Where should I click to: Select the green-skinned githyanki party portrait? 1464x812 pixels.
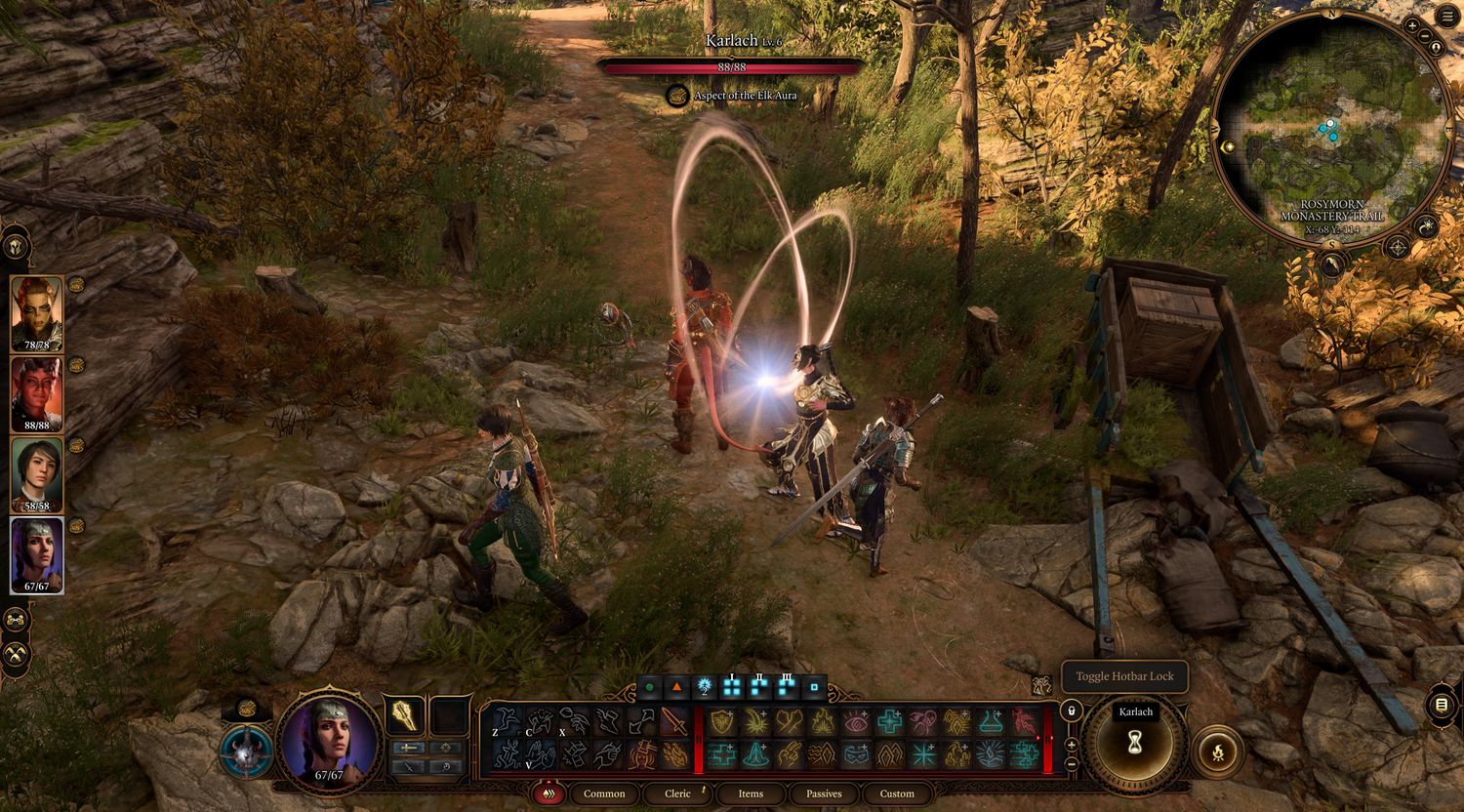pos(37,312)
